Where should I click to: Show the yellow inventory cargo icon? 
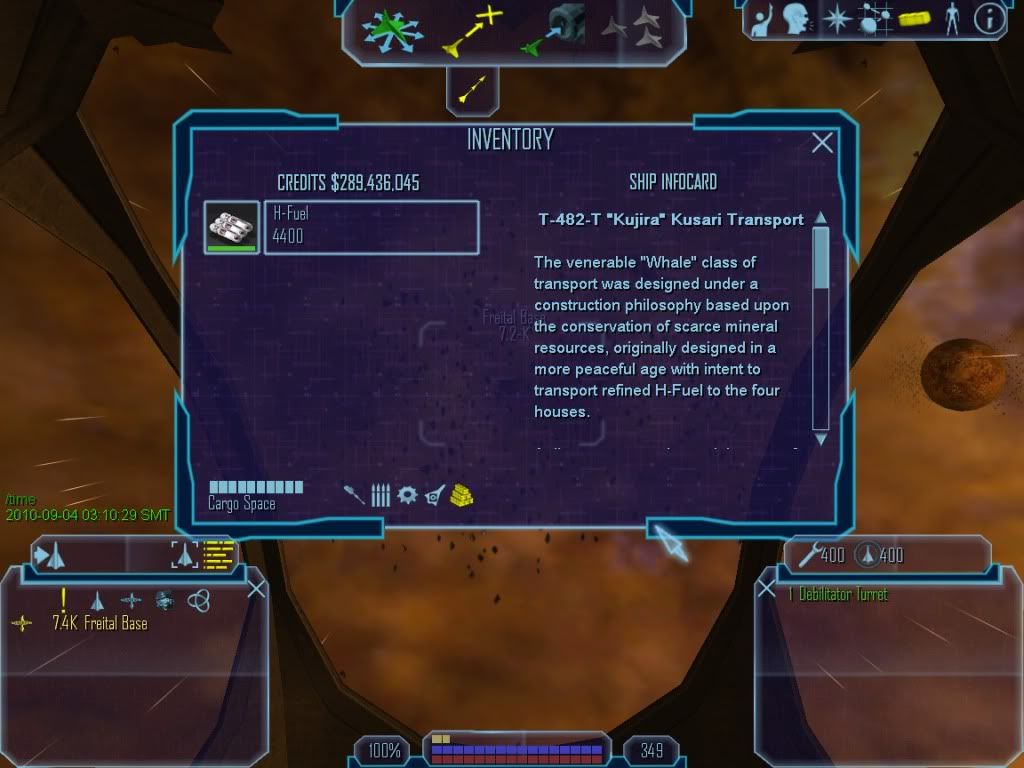[x=914, y=19]
